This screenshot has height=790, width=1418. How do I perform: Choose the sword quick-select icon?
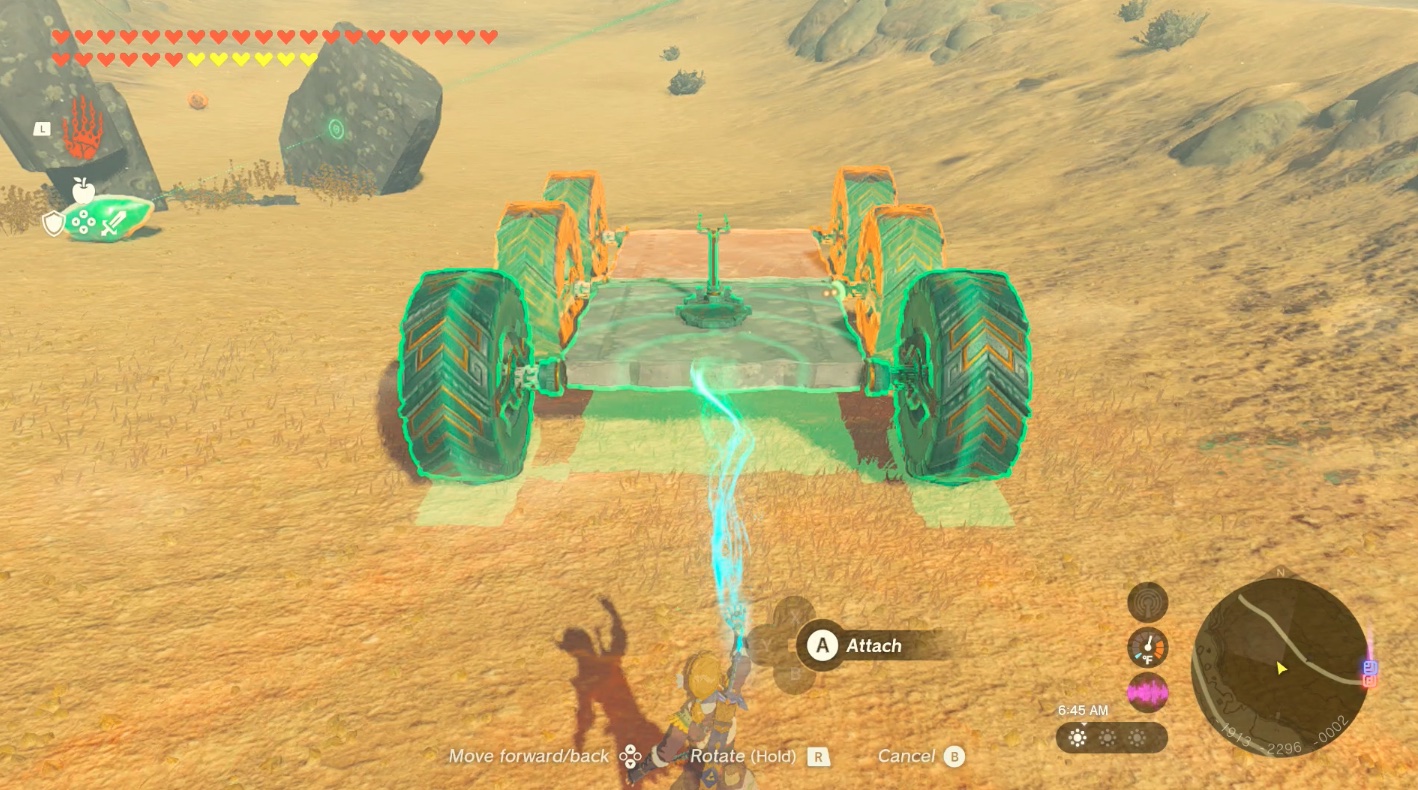pyautogui.click(x=111, y=223)
